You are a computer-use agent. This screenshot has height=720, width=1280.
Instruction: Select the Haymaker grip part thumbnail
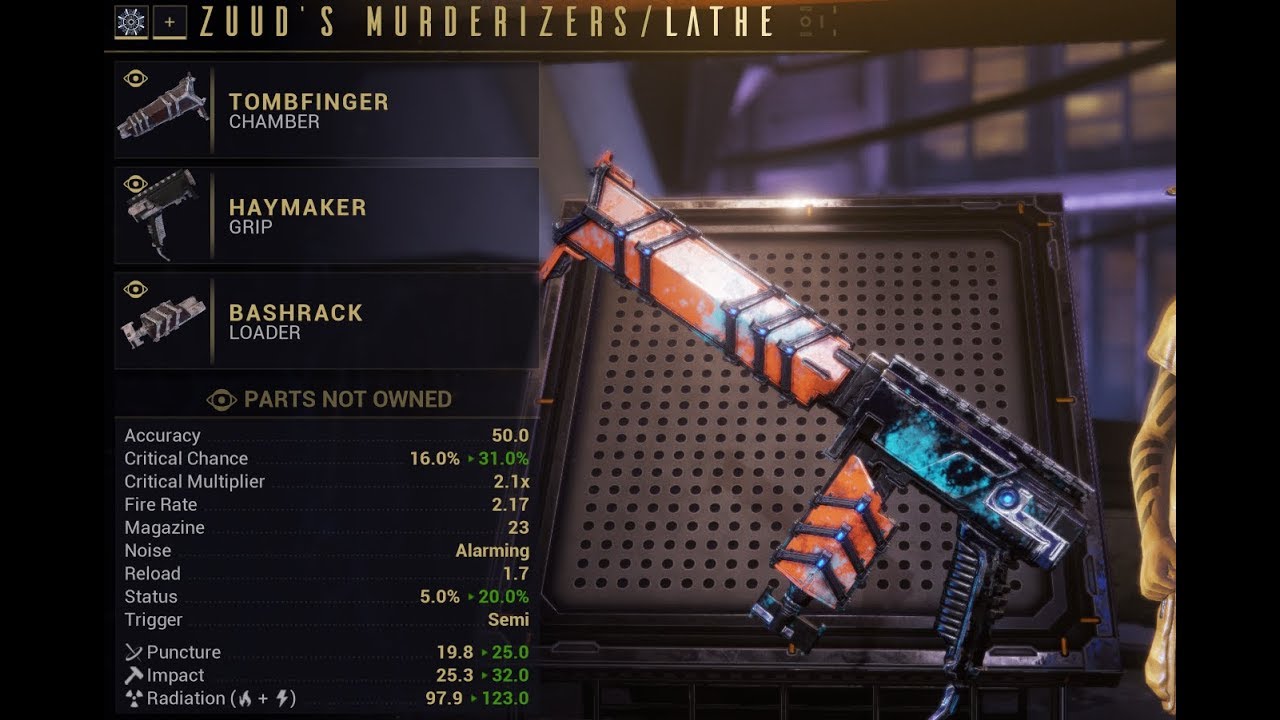point(165,213)
